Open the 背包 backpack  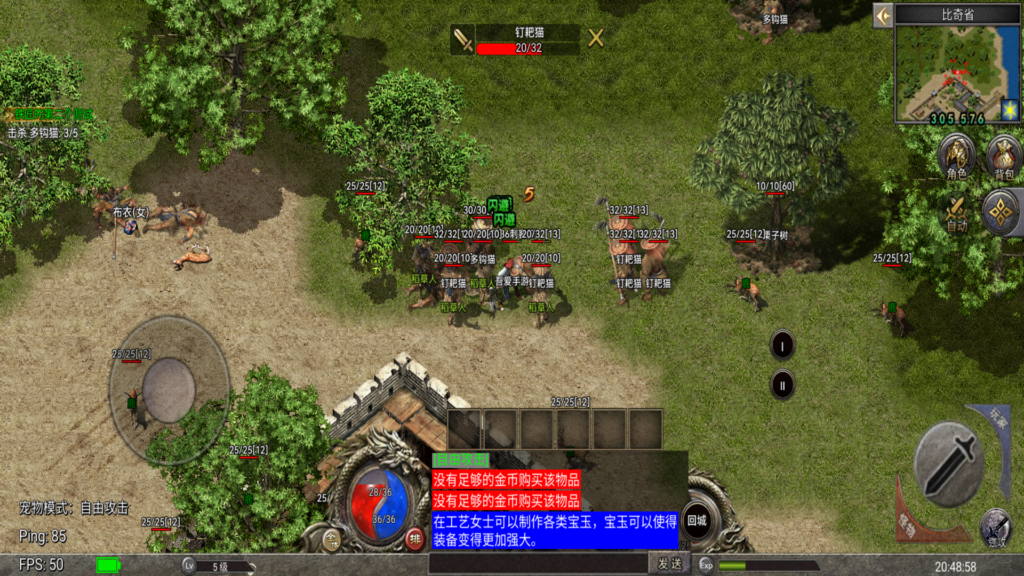[x=1004, y=156]
